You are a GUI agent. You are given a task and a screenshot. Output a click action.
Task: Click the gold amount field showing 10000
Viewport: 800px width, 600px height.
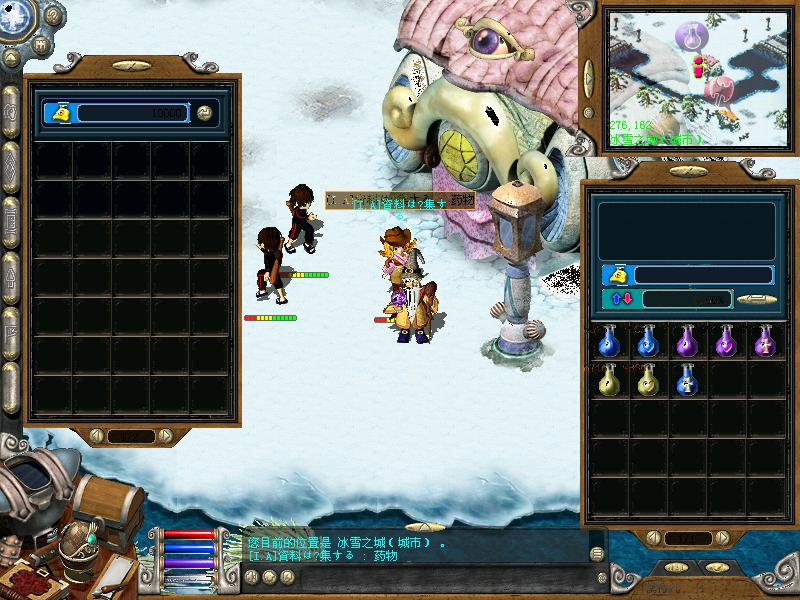pyautogui.click(x=129, y=113)
